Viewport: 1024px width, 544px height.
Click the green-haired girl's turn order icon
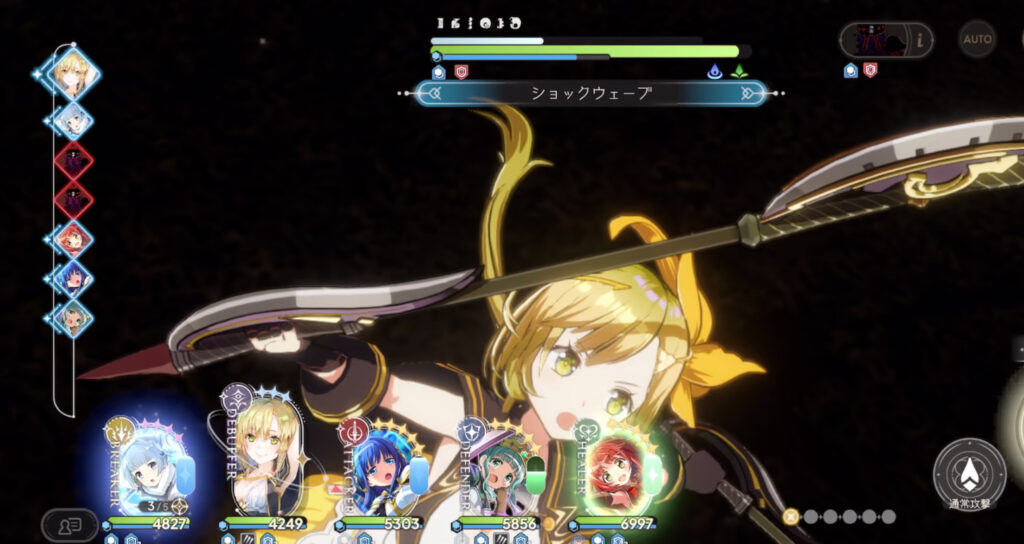click(x=73, y=318)
